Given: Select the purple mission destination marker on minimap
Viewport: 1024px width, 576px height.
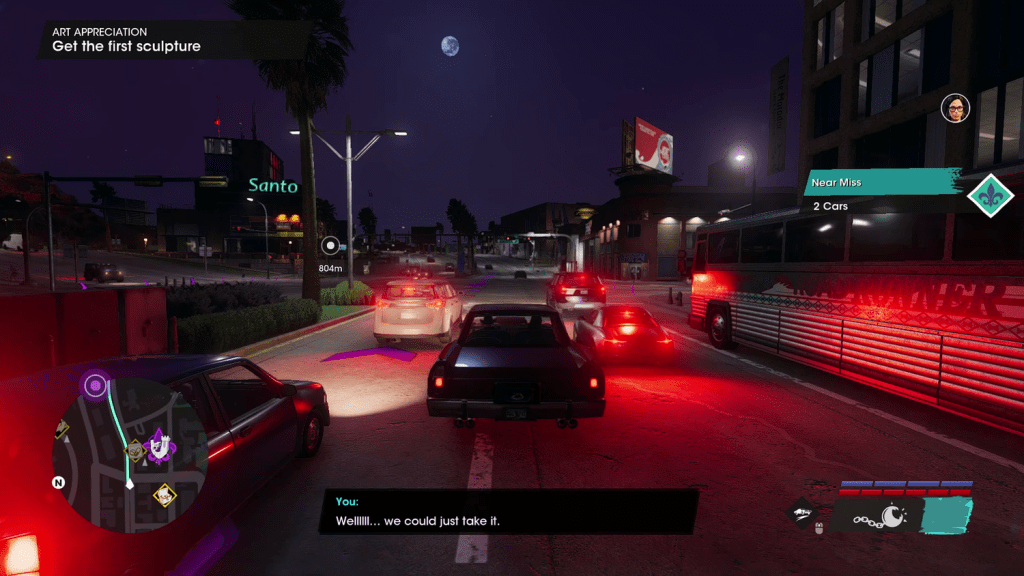Looking at the screenshot, I should [x=96, y=385].
